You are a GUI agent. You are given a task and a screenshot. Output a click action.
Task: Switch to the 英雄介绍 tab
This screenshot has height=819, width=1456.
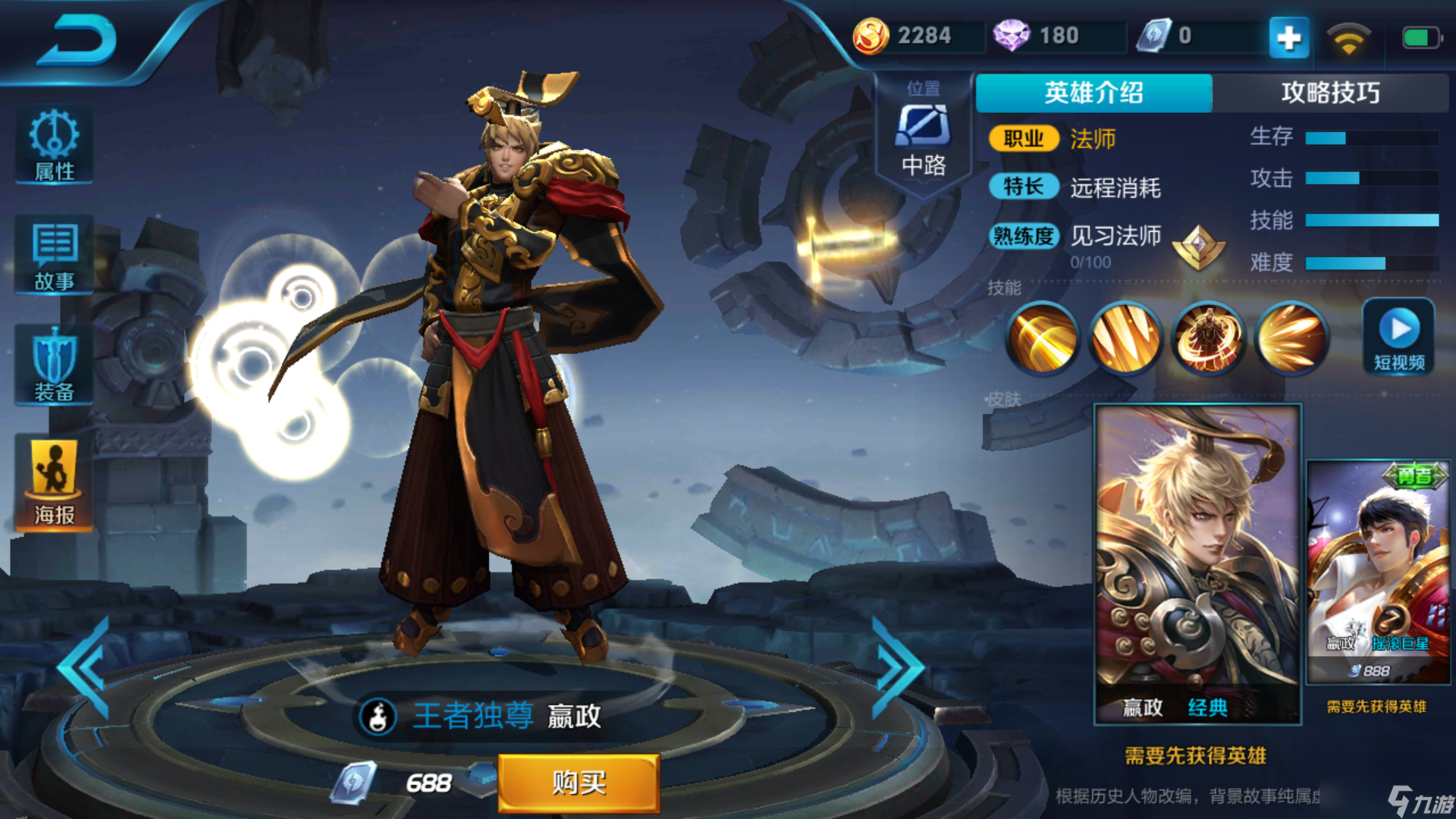click(1094, 93)
